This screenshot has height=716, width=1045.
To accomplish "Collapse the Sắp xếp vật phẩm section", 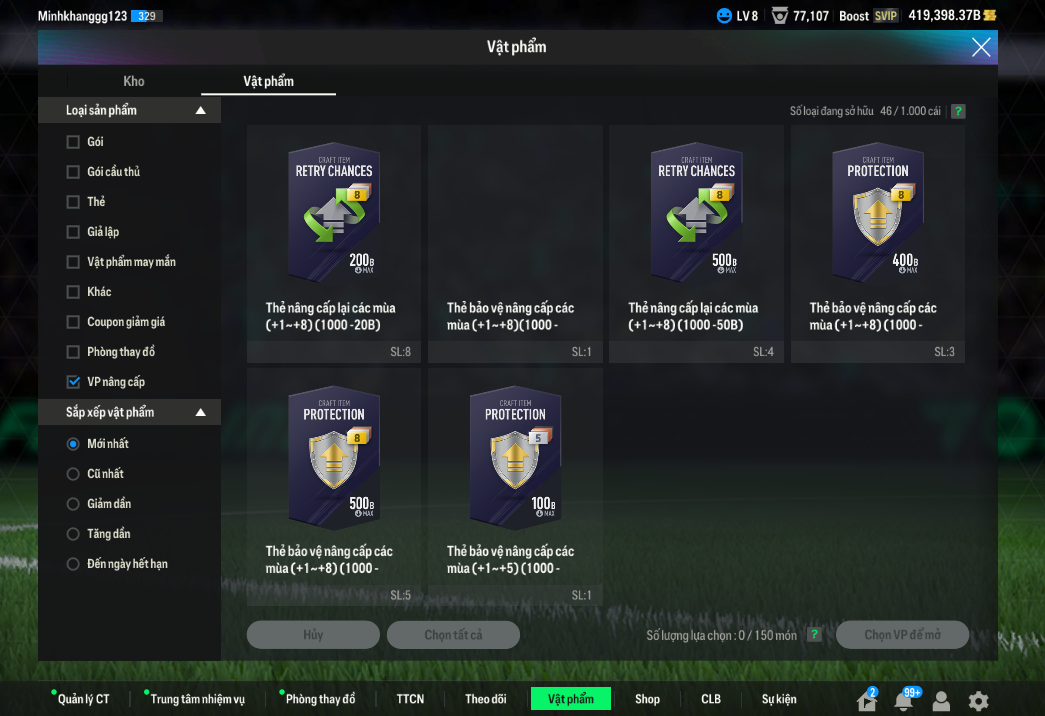I will point(200,412).
